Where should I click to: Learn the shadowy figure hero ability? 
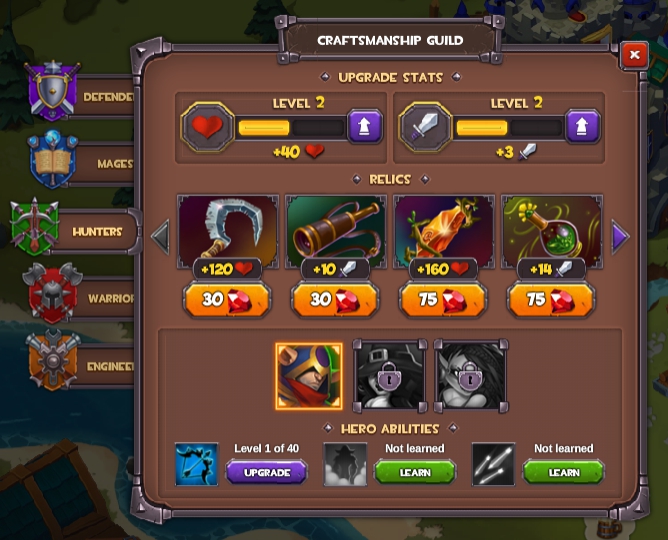(414, 472)
